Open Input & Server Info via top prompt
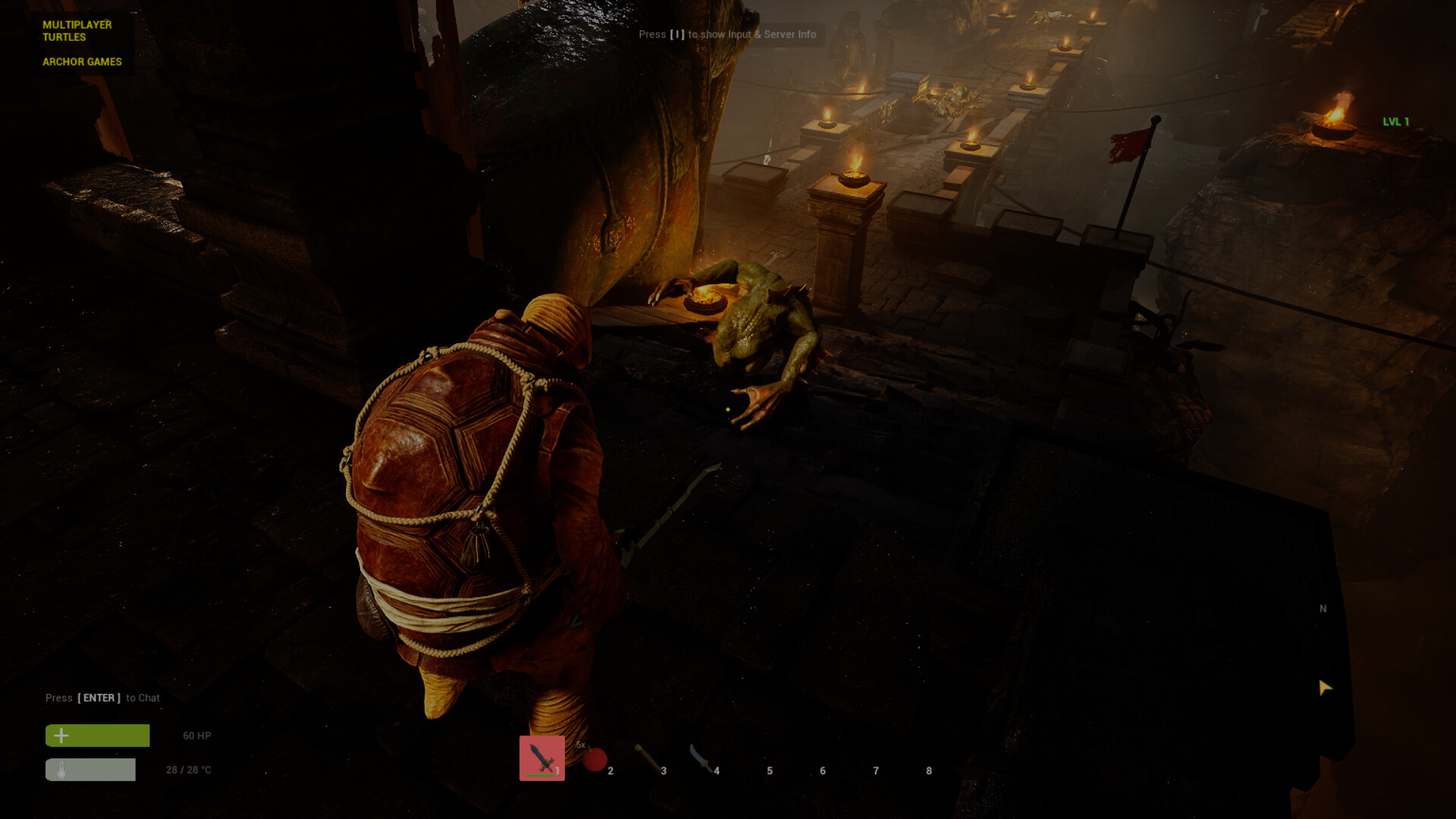This screenshot has height=819, width=1456. tap(729, 34)
